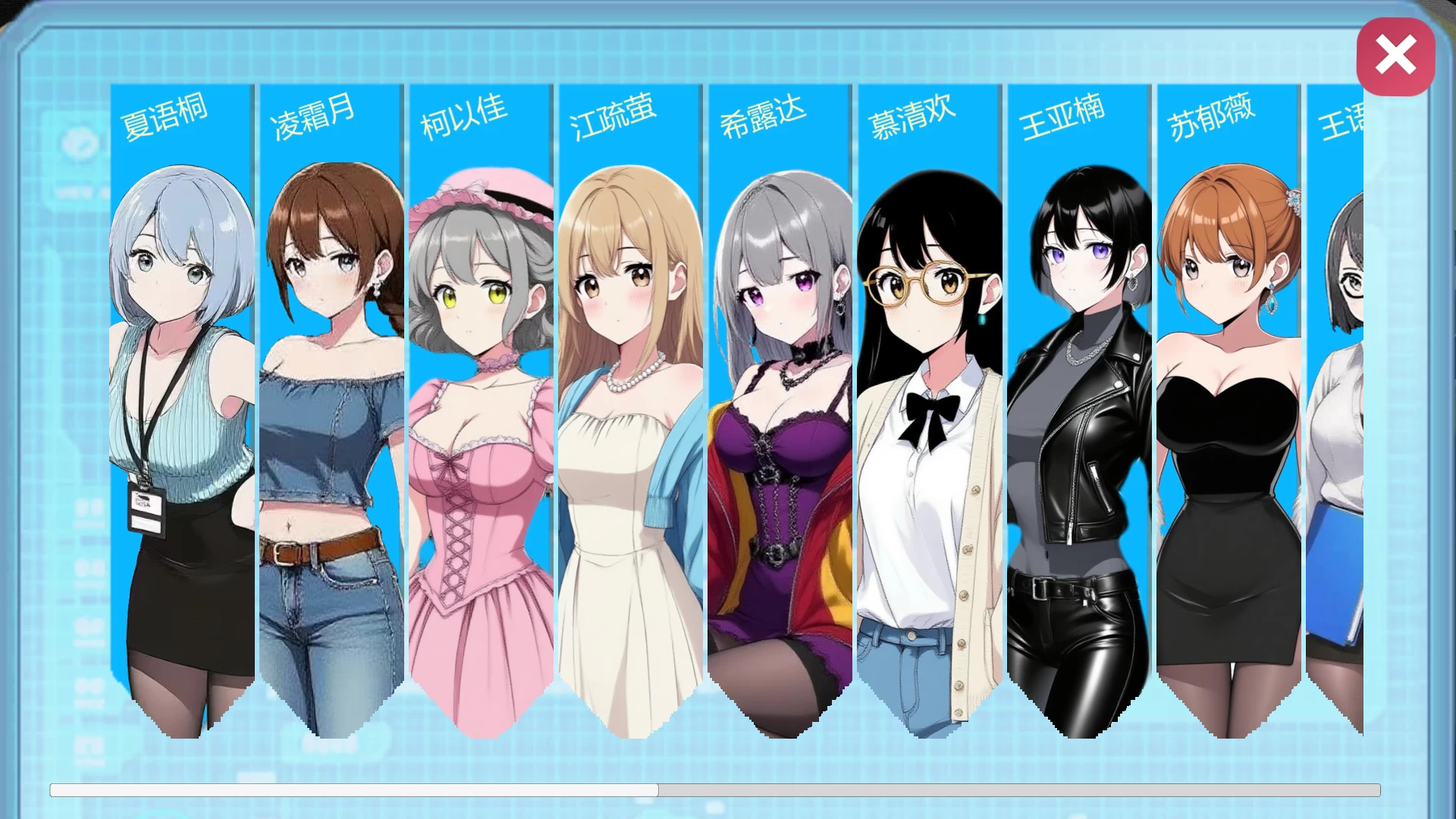Close the character selection panel

point(1395,55)
